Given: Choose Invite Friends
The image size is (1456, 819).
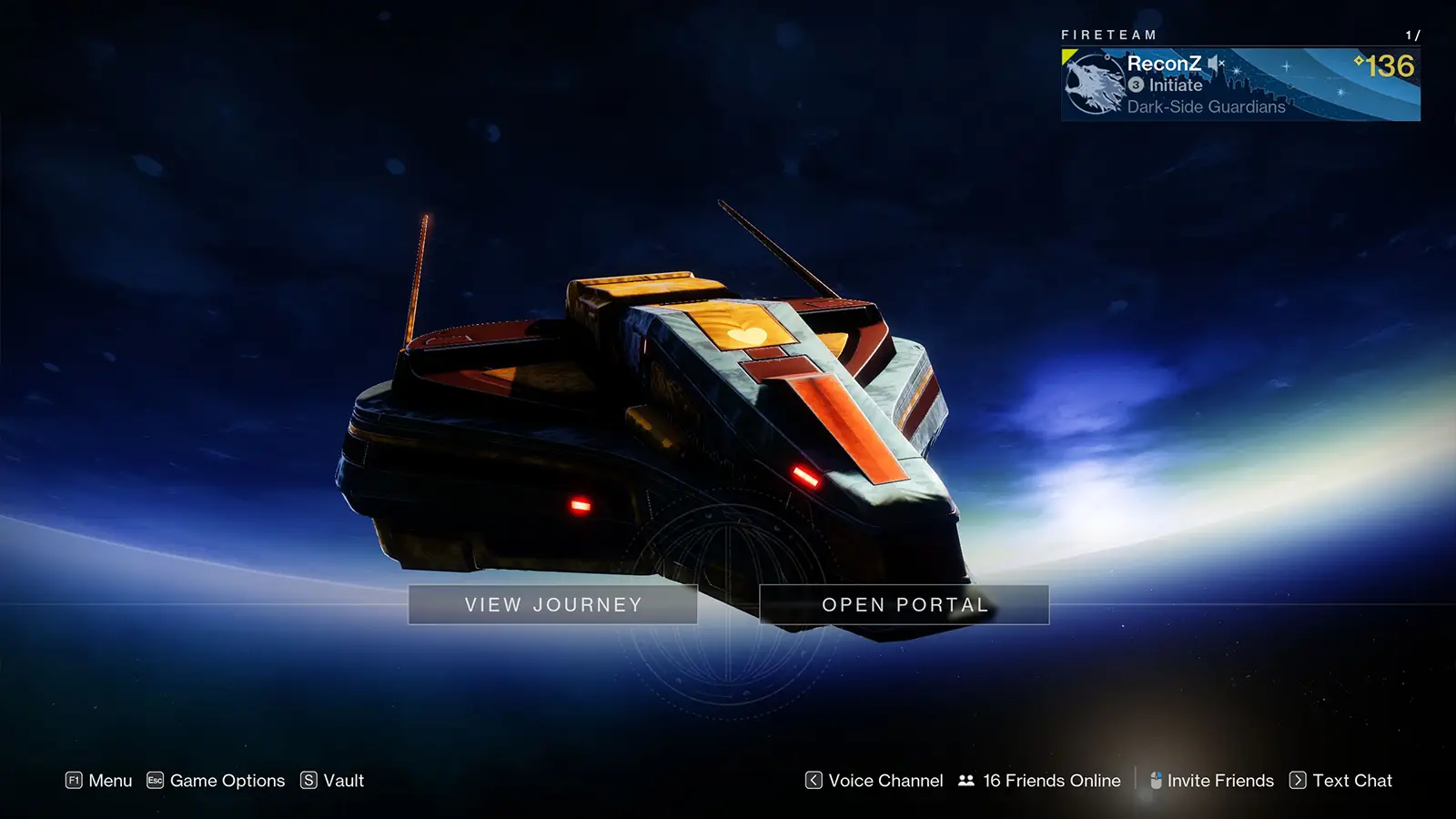Looking at the screenshot, I should [x=1211, y=781].
